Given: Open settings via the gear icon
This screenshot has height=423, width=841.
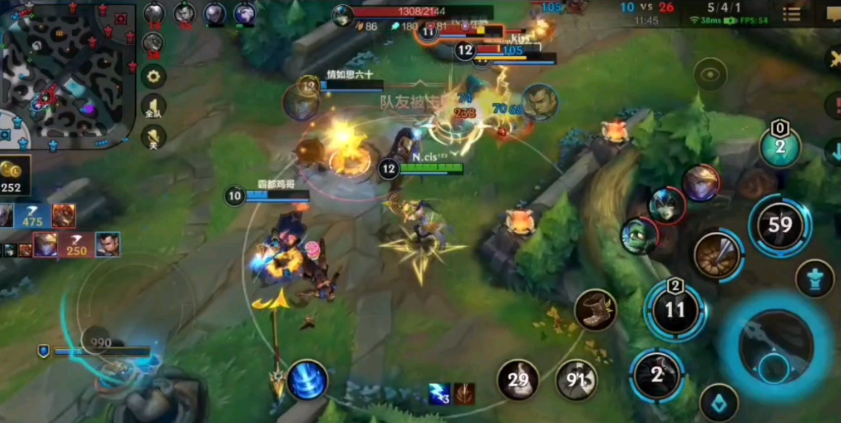Looking at the screenshot, I should (153, 76).
